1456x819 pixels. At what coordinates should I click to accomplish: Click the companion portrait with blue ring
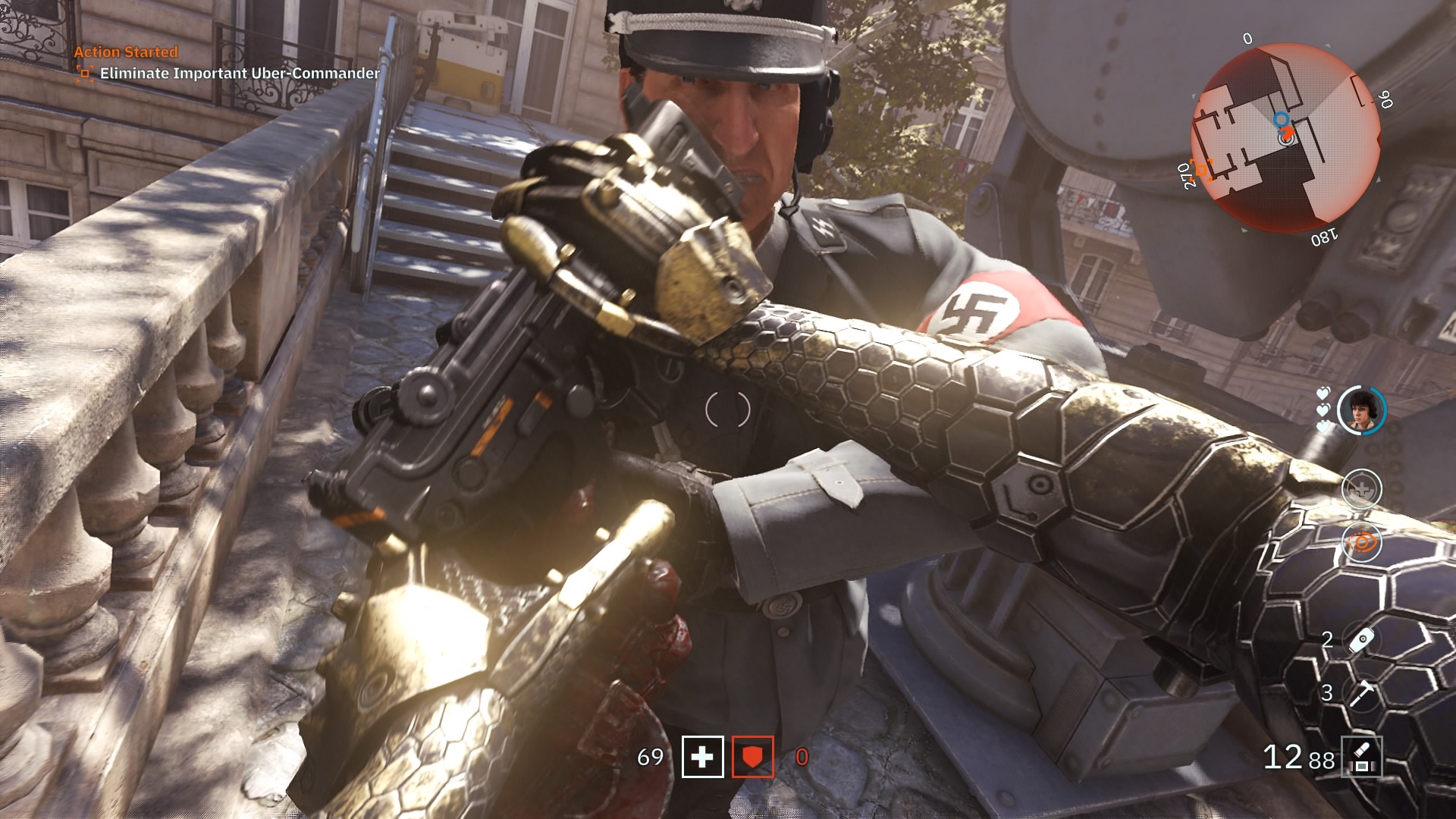(x=1361, y=409)
